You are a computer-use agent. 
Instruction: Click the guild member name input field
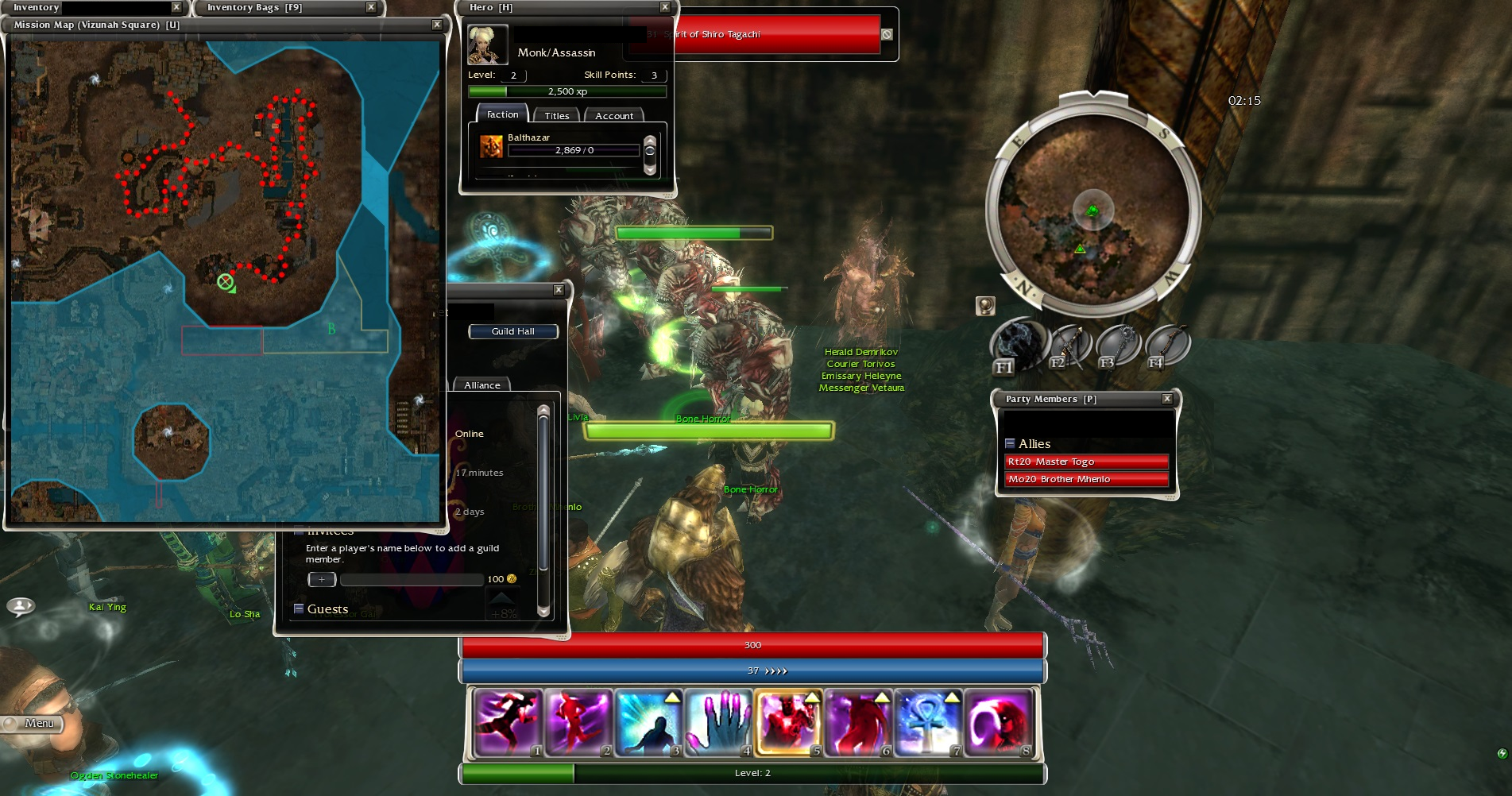(x=412, y=580)
